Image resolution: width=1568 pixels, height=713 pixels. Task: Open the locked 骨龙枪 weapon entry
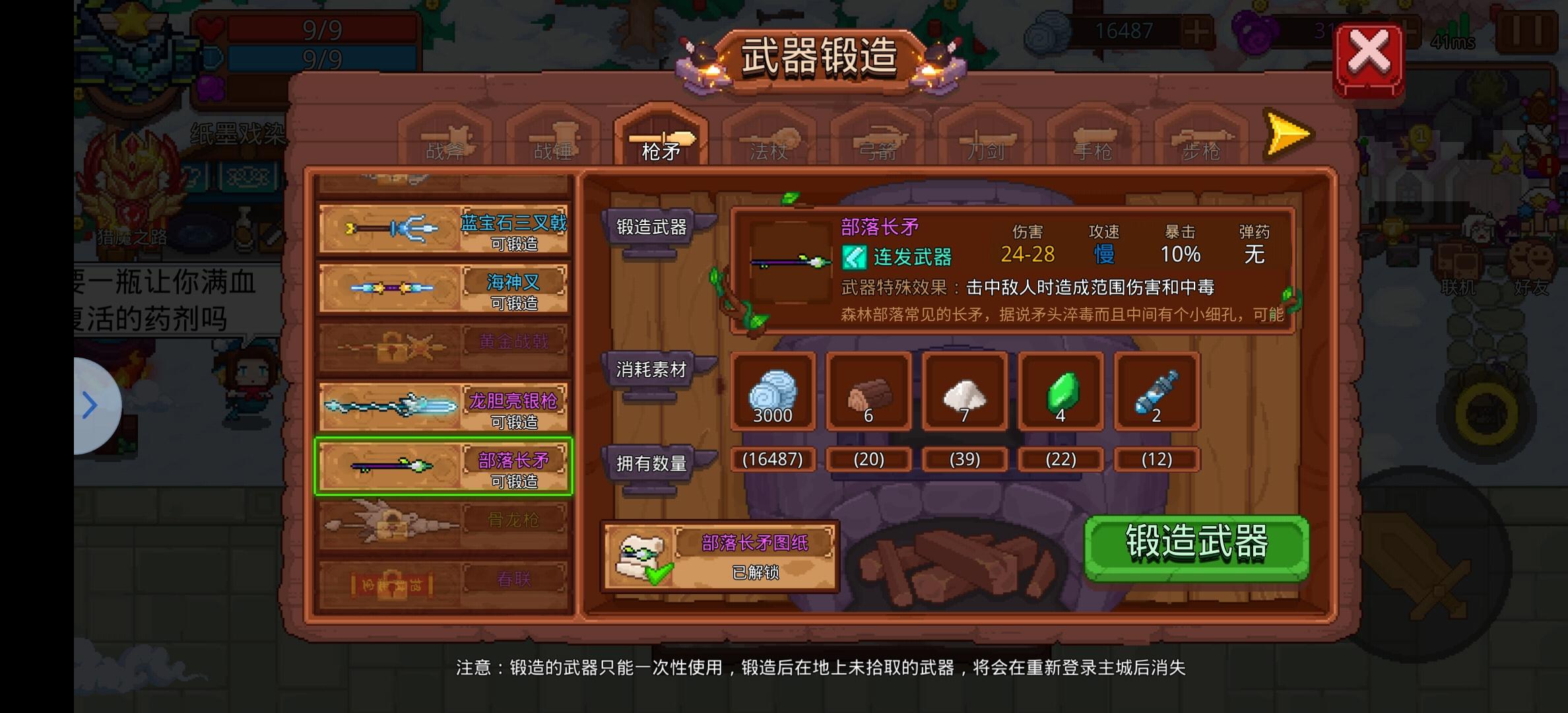tap(443, 522)
